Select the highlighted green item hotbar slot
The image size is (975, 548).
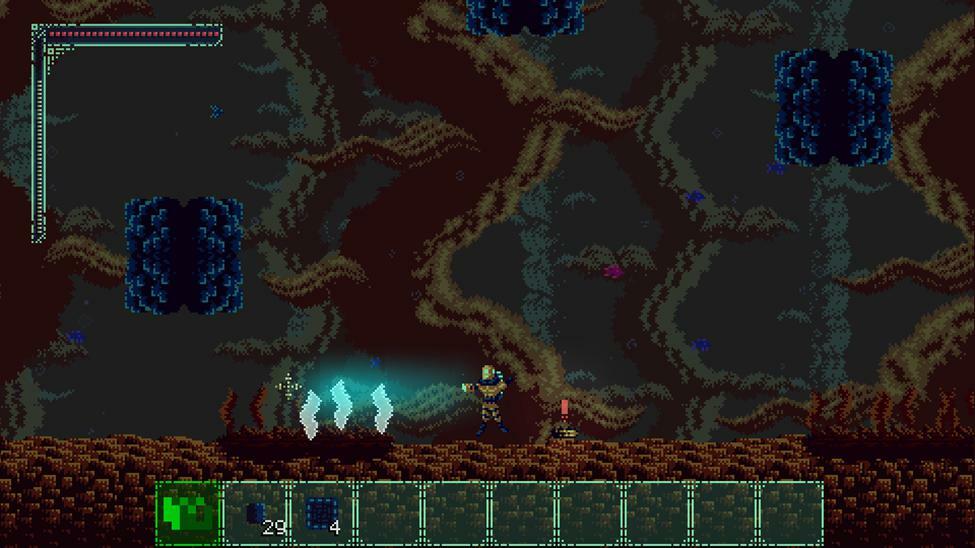[188, 513]
